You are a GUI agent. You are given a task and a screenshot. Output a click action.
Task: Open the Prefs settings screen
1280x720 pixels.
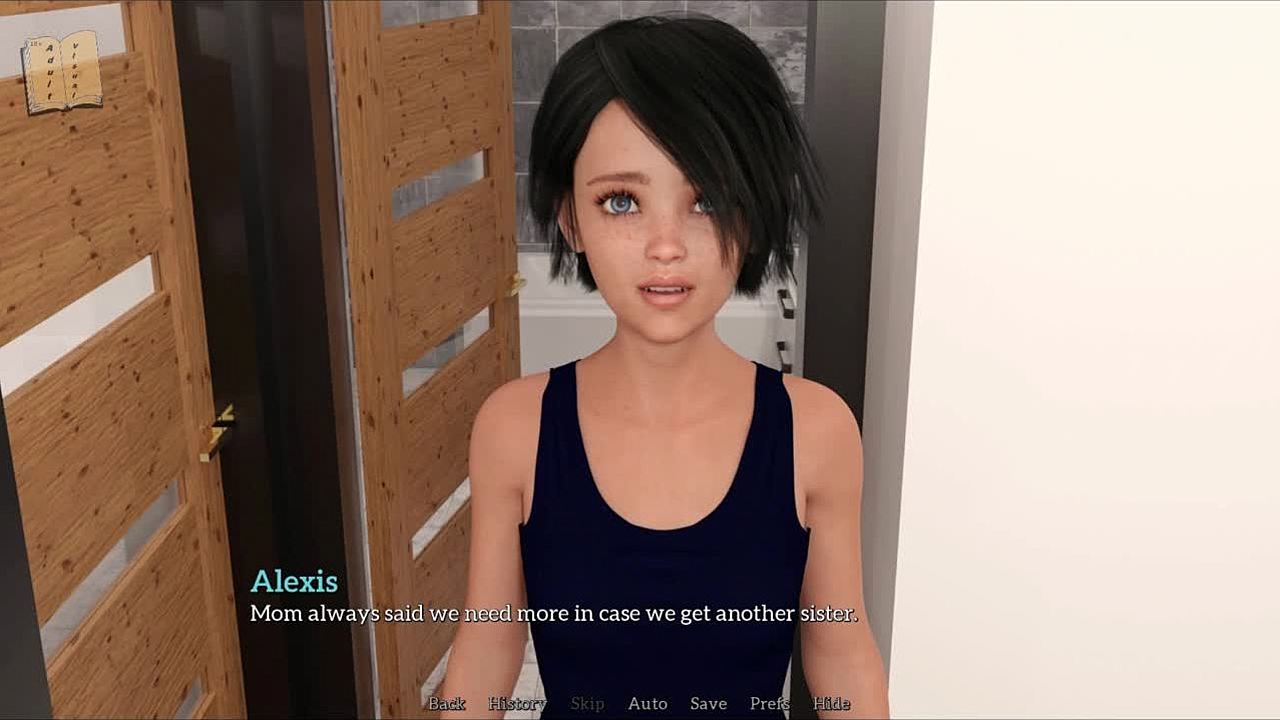click(x=769, y=704)
